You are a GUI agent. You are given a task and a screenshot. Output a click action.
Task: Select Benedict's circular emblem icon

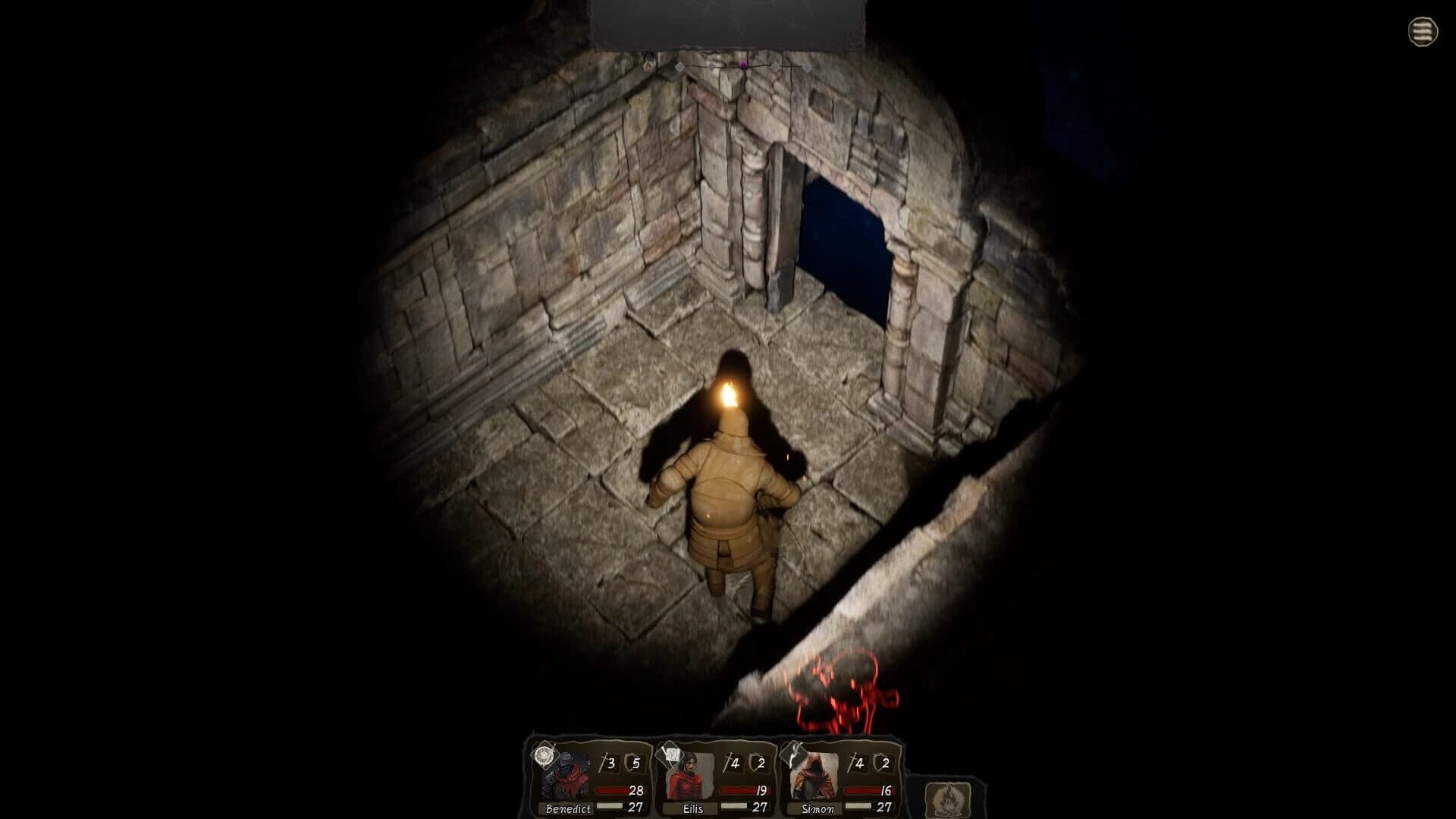pos(544,757)
